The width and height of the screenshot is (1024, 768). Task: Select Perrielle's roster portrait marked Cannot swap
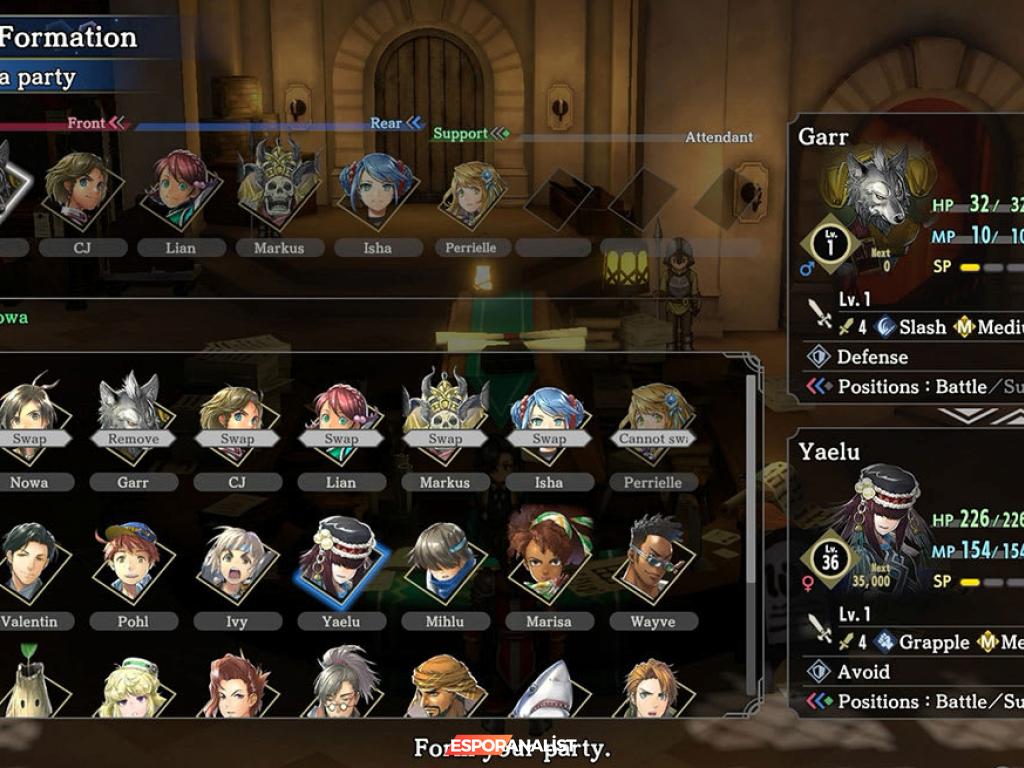click(653, 420)
